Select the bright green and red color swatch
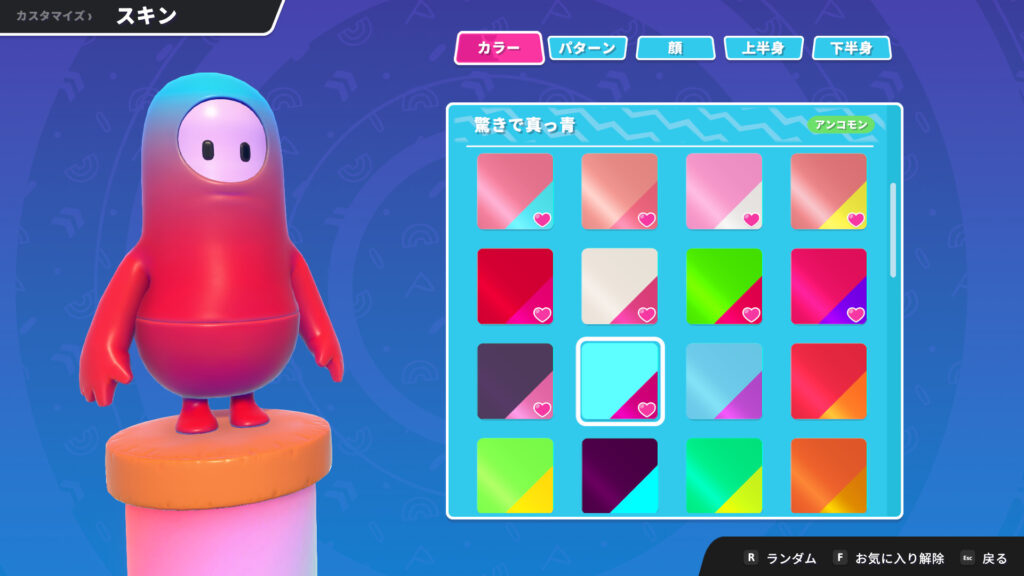1024x576 pixels. (724, 286)
